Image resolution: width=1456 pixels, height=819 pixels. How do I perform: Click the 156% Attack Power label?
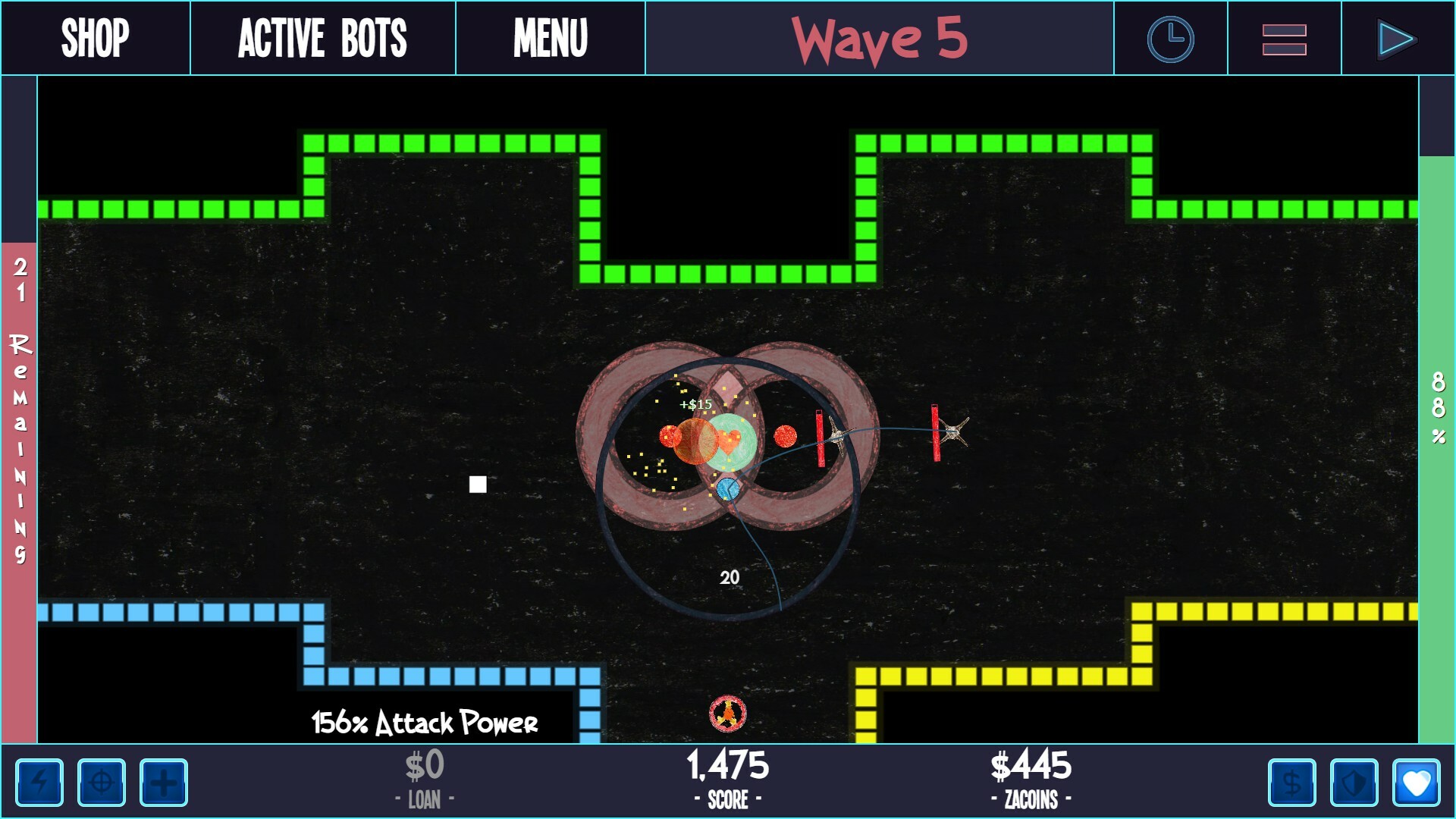coord(426,723)
